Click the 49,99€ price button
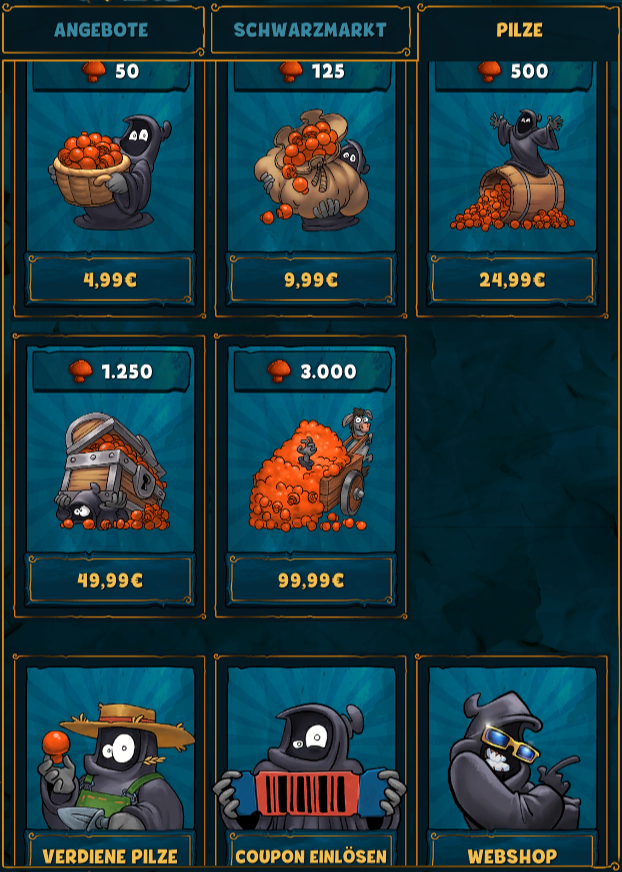Viewport: 622px width, 872px height. click(110, 580)
